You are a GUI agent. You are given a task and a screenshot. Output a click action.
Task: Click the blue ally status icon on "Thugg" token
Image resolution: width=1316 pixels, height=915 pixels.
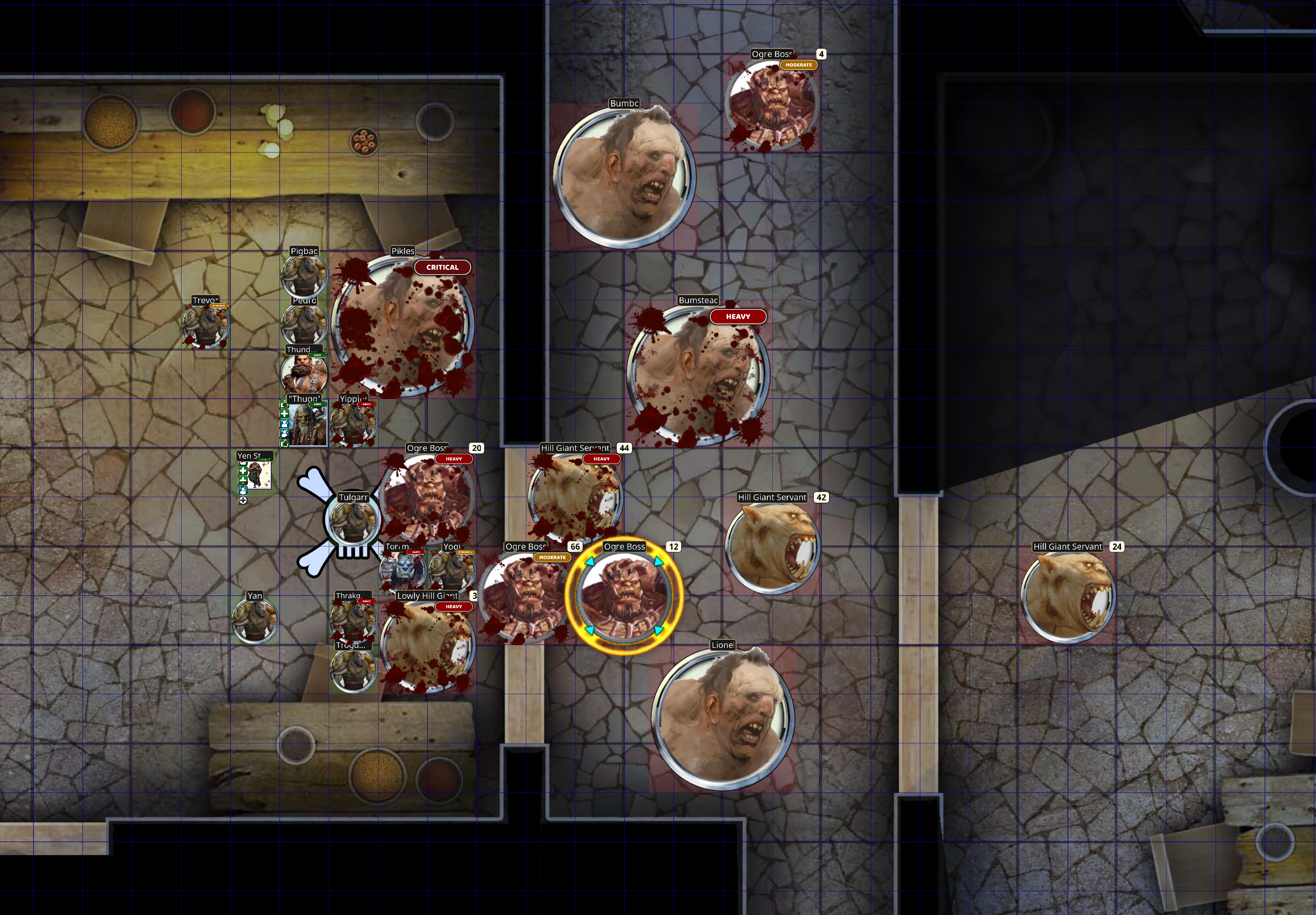(284, 424)
